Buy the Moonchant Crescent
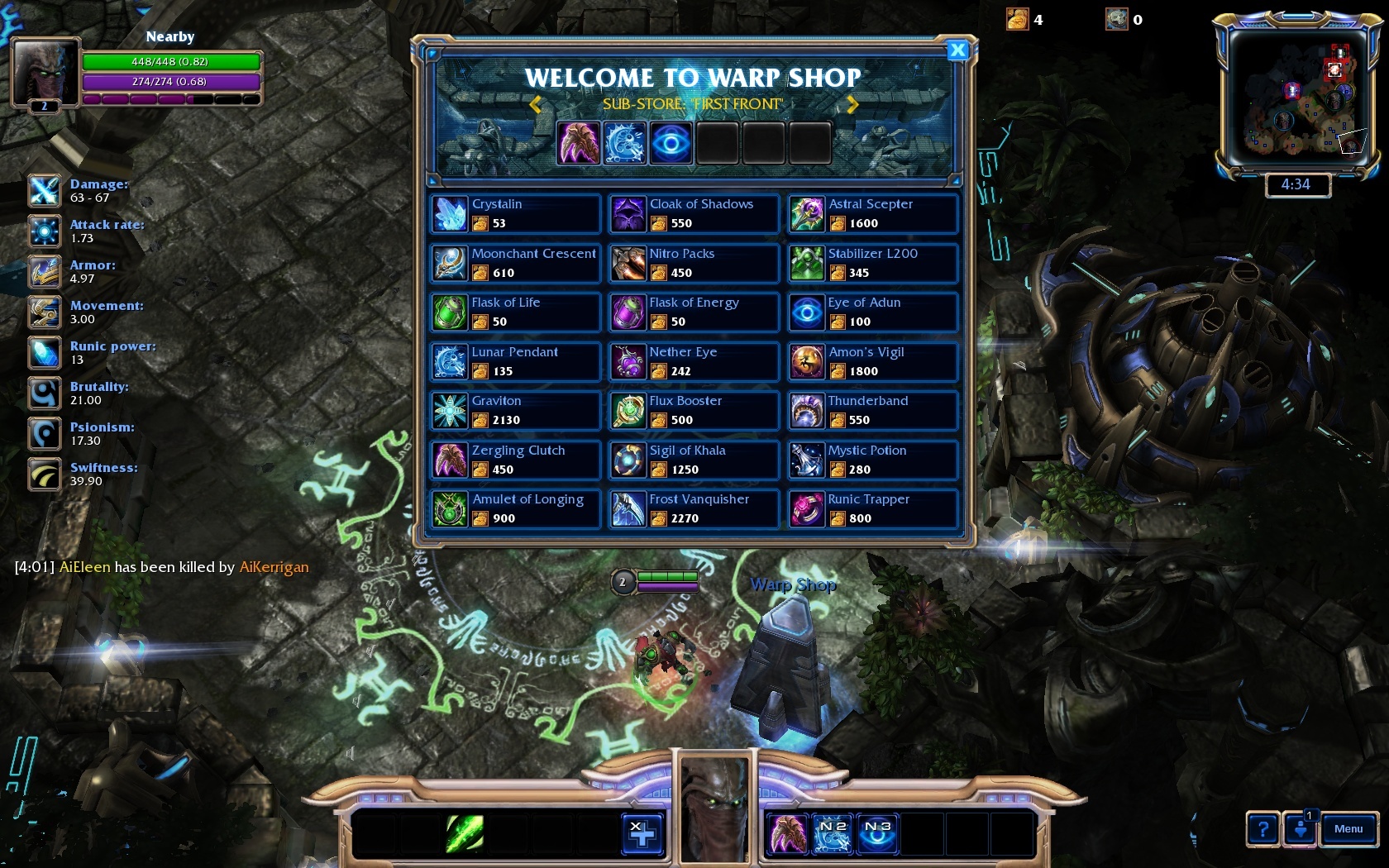The height and width of the screenshot is (868, 1389). [515, 263]
